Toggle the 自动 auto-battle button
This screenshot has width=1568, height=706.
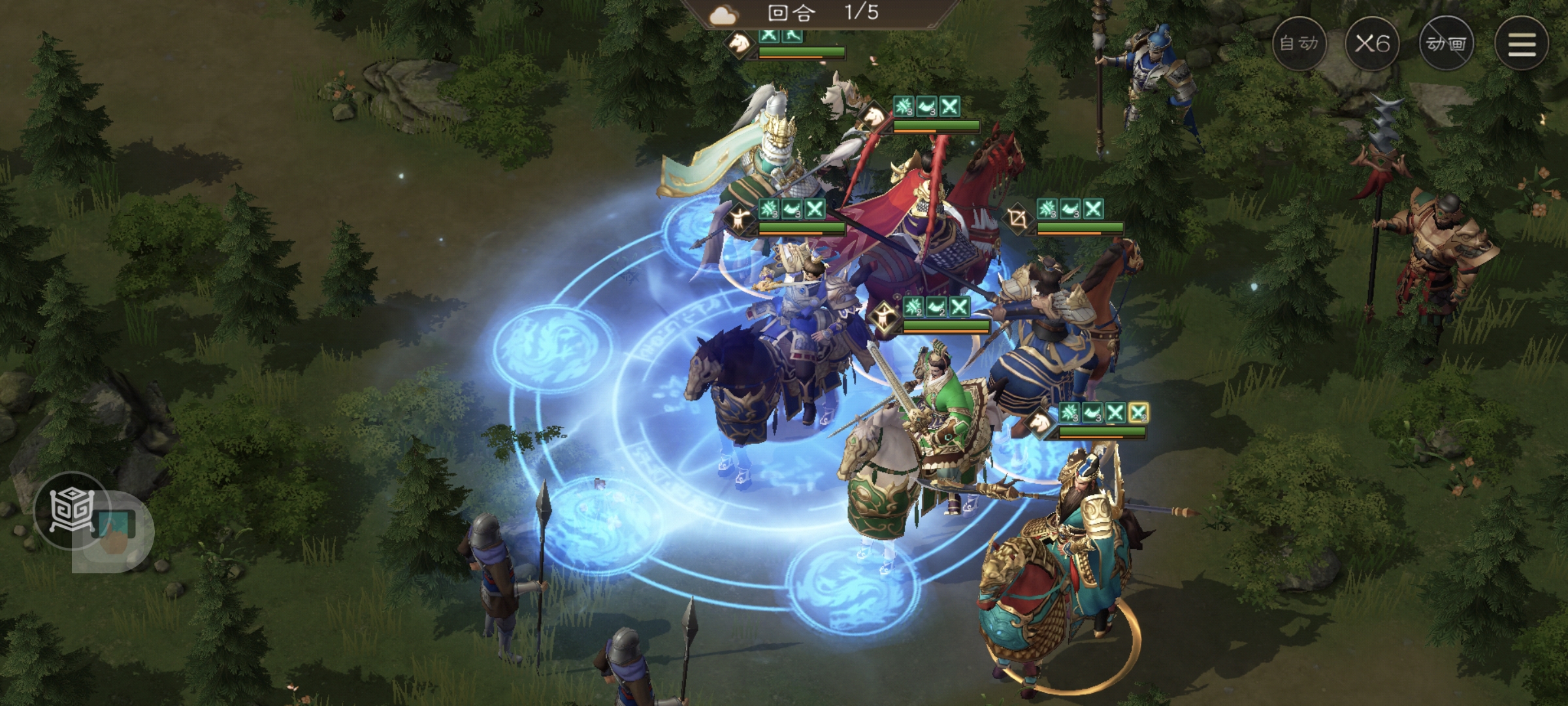click(x=1299, y=44)
